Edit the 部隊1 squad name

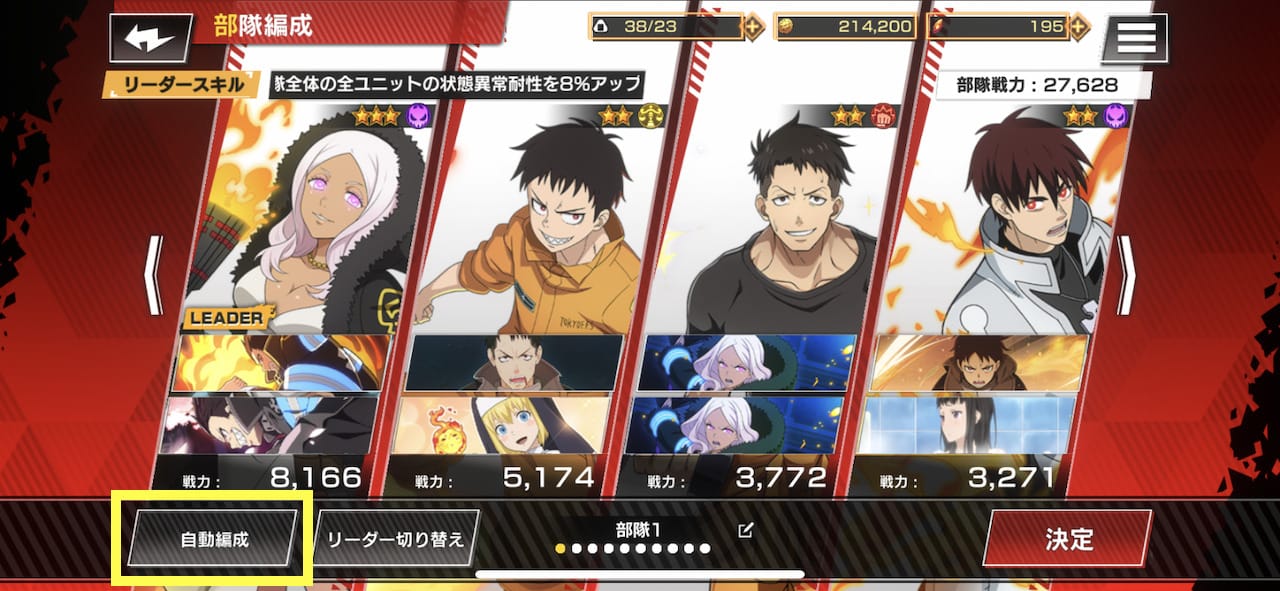(744, 530)
